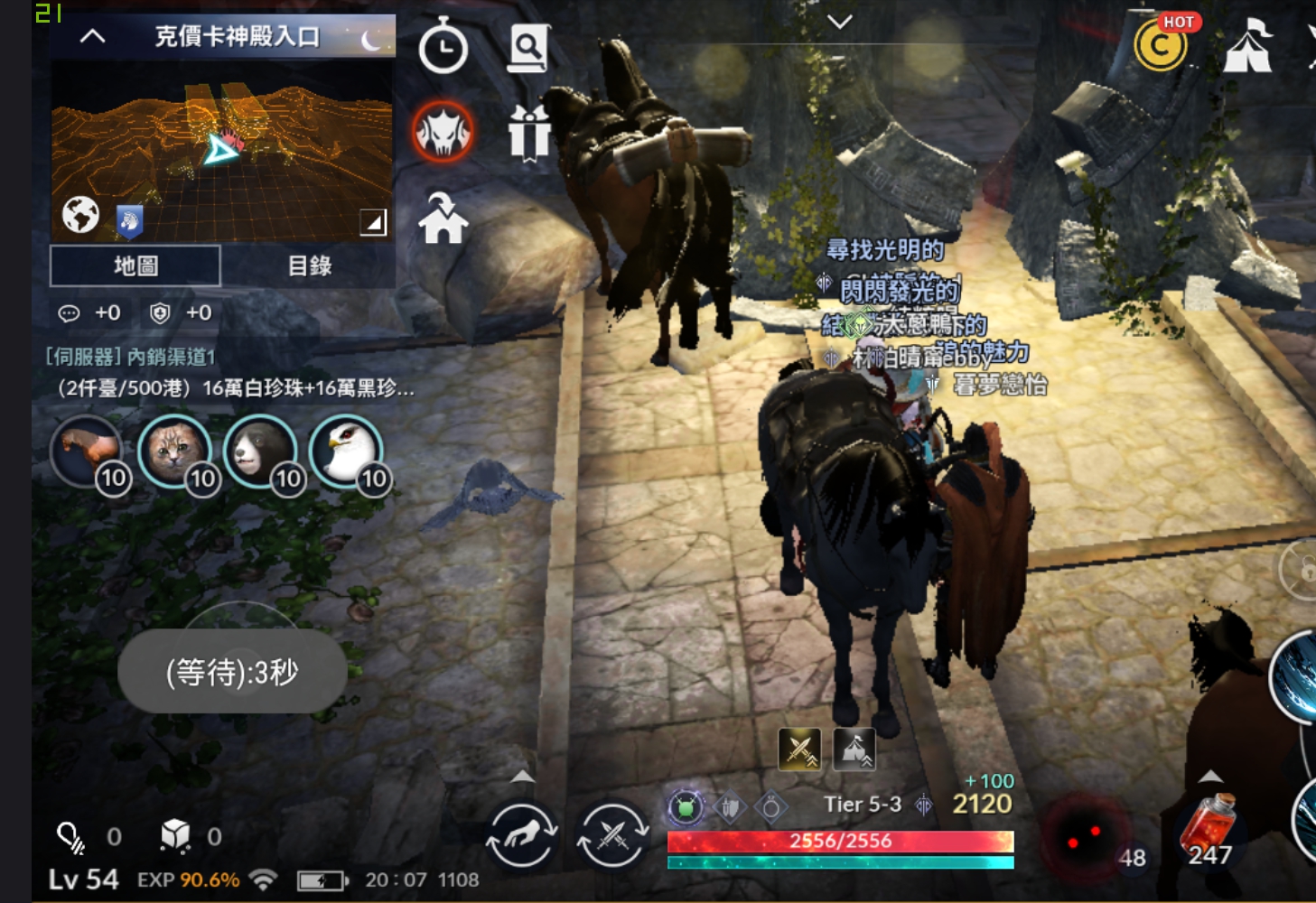
Task: Use the red health potion
Action: 1209,826
